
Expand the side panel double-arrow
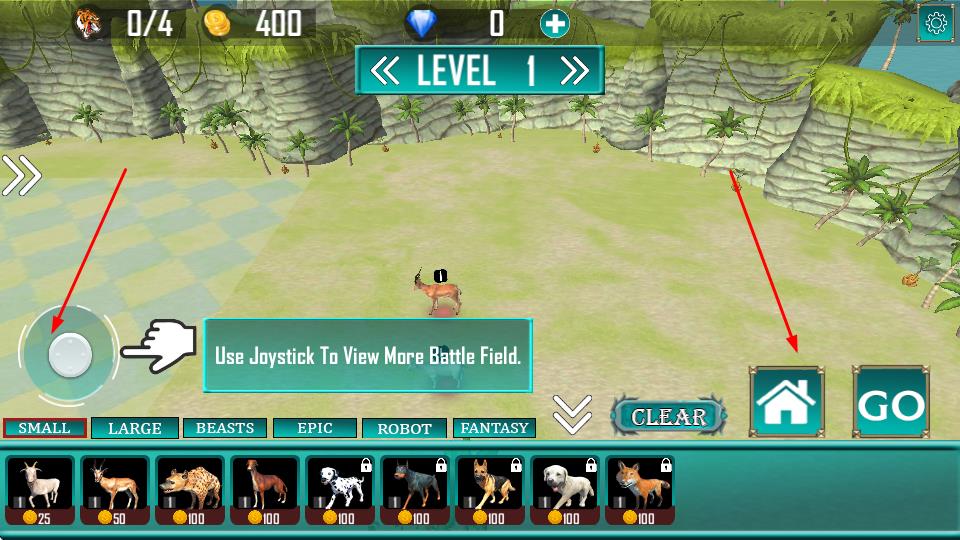pyautogui.click(x=21, y=176)
